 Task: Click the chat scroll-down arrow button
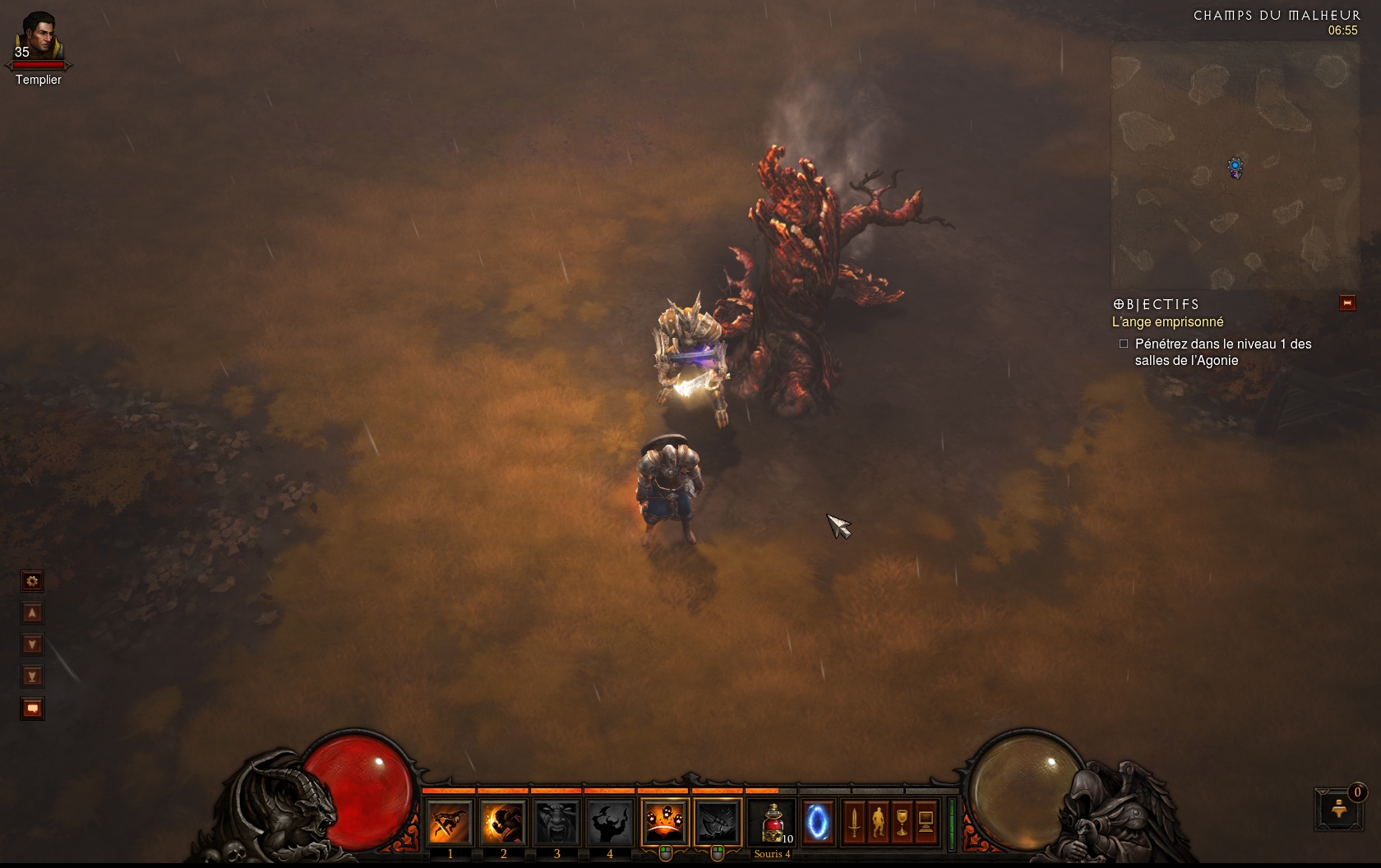click(x=32, y=644)
